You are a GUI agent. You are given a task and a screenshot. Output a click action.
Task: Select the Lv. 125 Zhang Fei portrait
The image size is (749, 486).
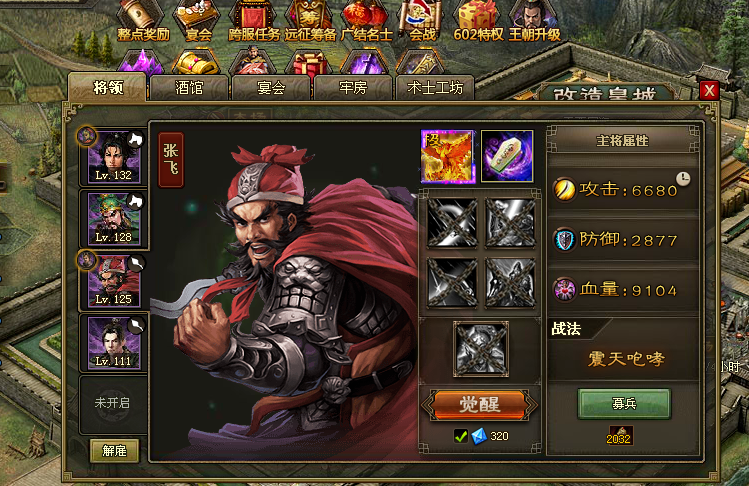click(113, 279)
